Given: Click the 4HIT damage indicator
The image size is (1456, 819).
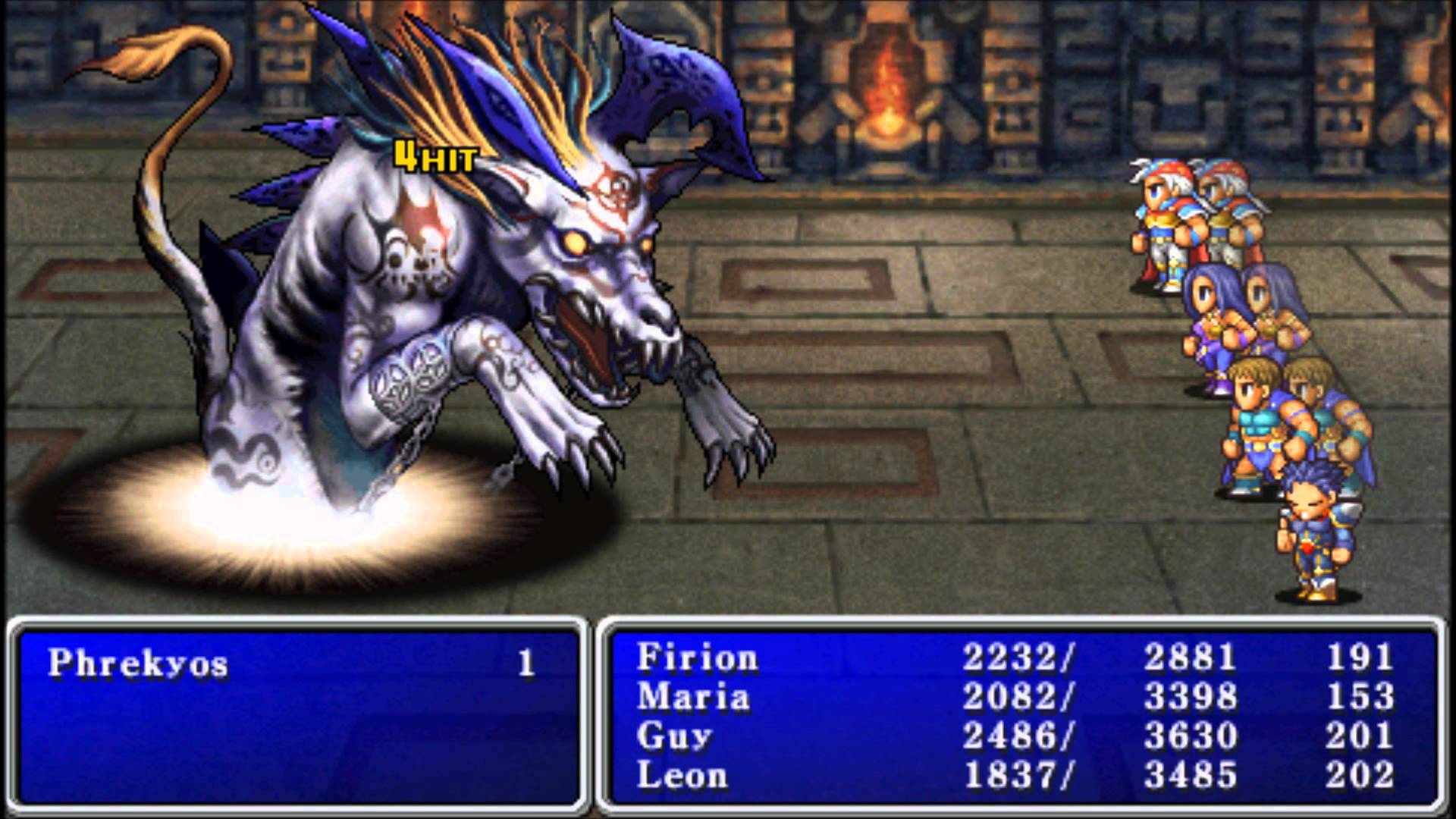Looking at the screenshot, I should [x=432, y=157].
